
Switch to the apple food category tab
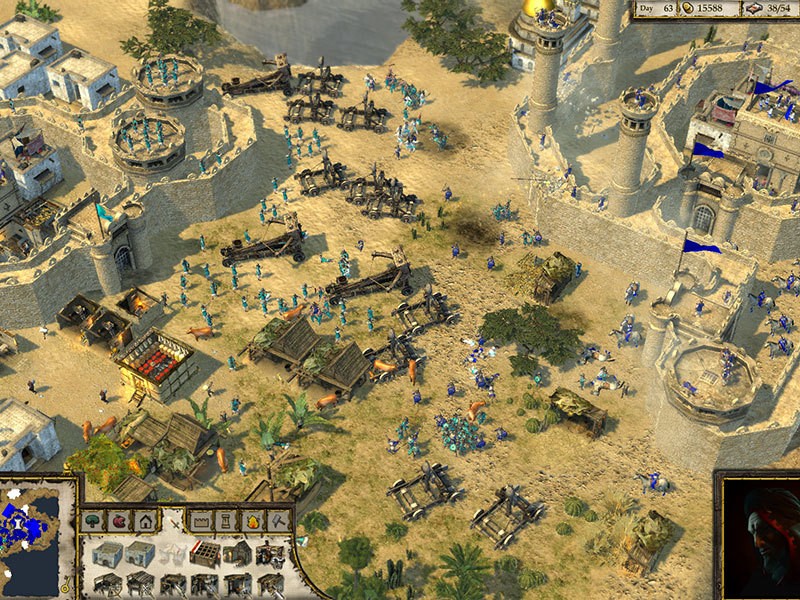120,521
